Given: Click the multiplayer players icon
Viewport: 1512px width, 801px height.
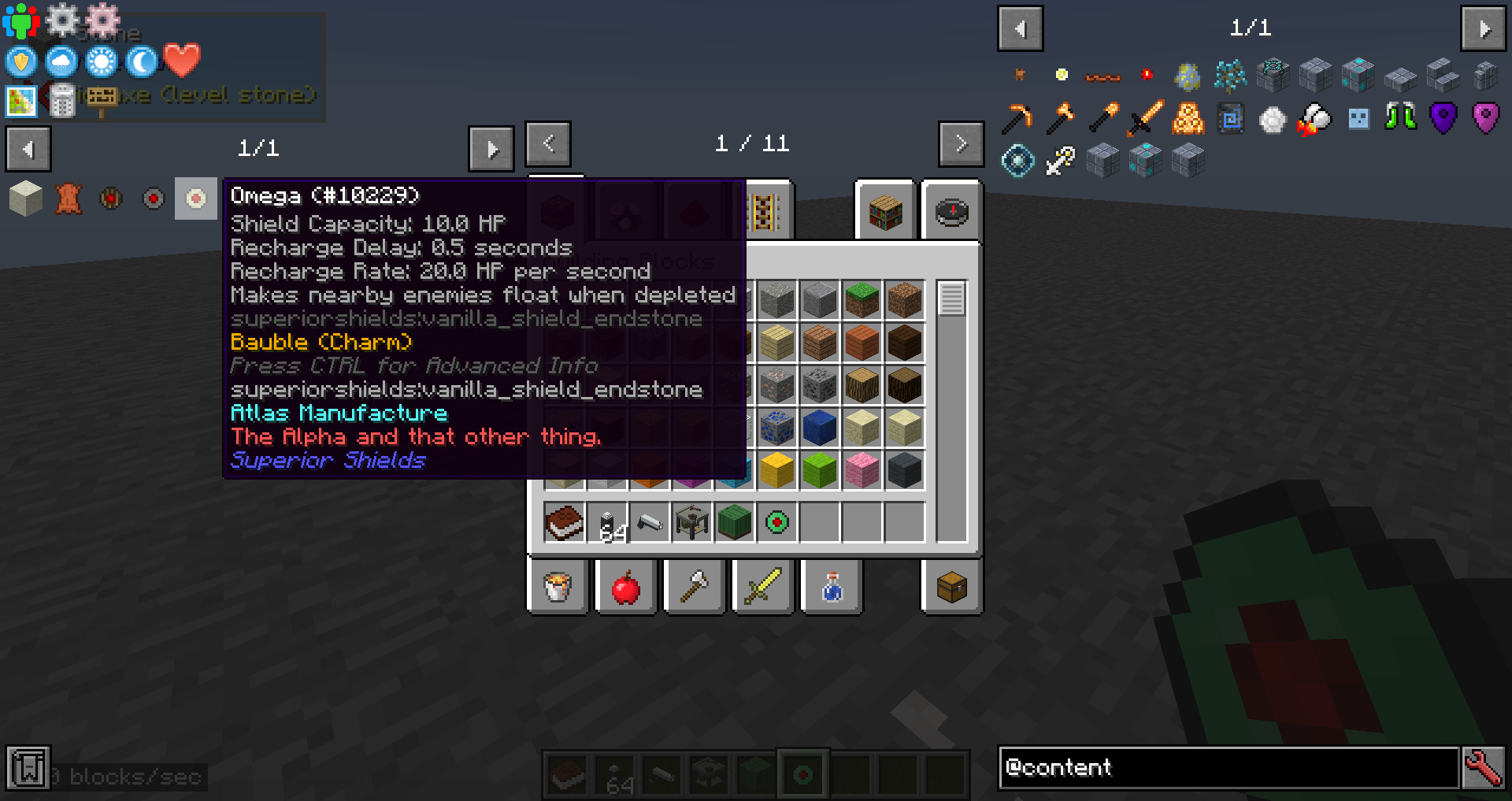Looking at the screenshot, I should (20, 20).
